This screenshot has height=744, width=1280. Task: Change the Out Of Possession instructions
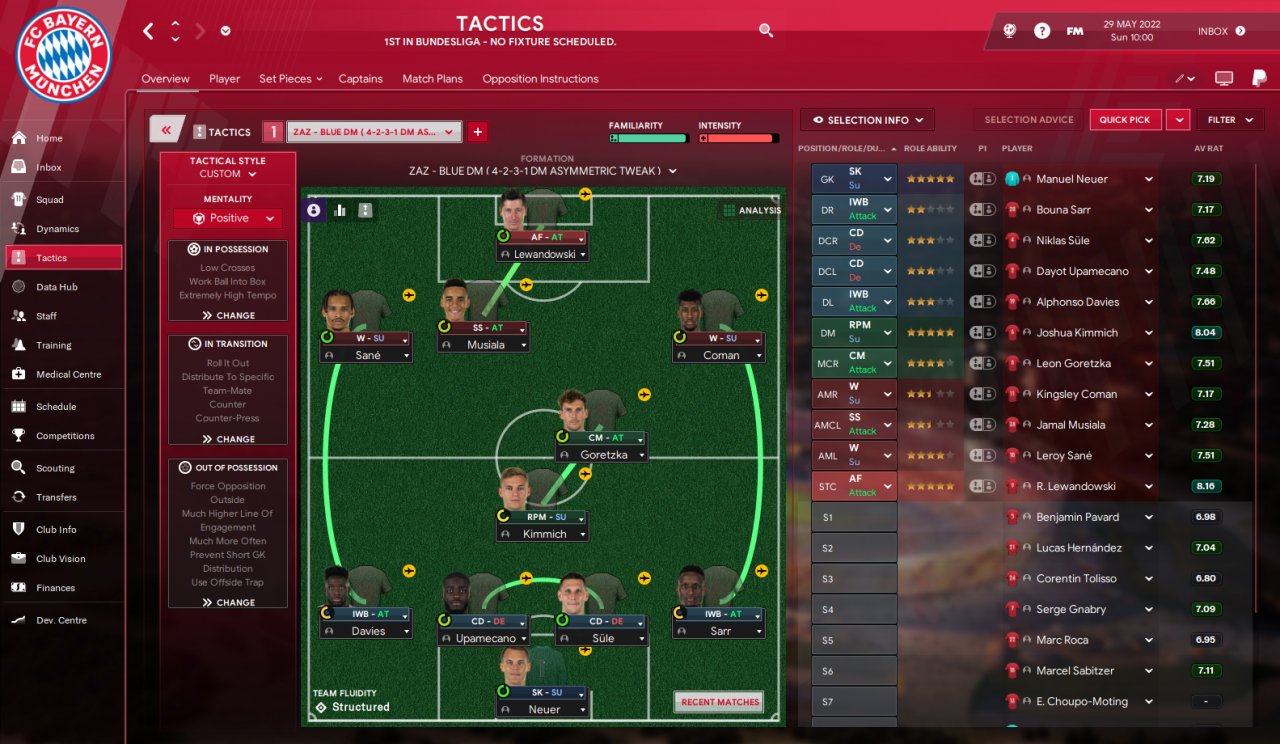[x=228, y=602]
